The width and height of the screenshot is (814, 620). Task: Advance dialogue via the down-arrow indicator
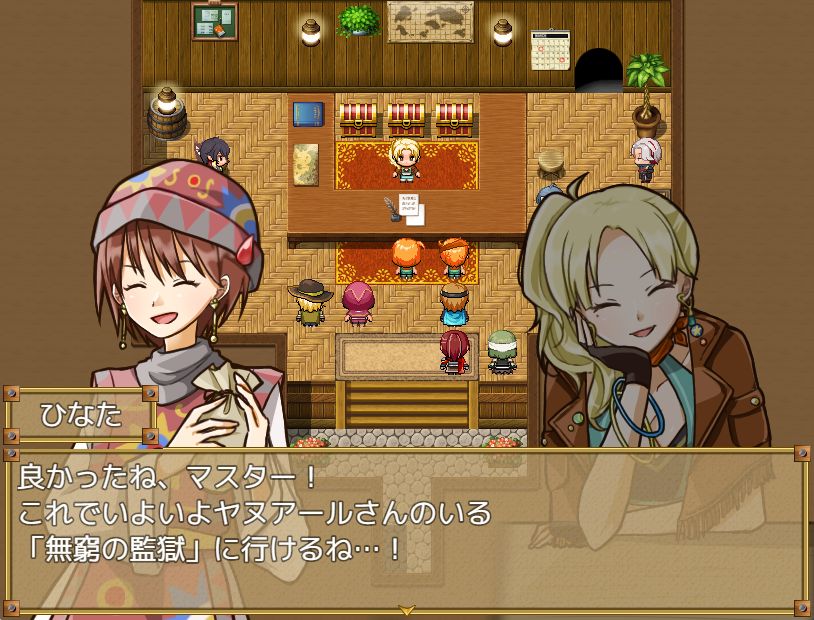click(x=406, y=609)
